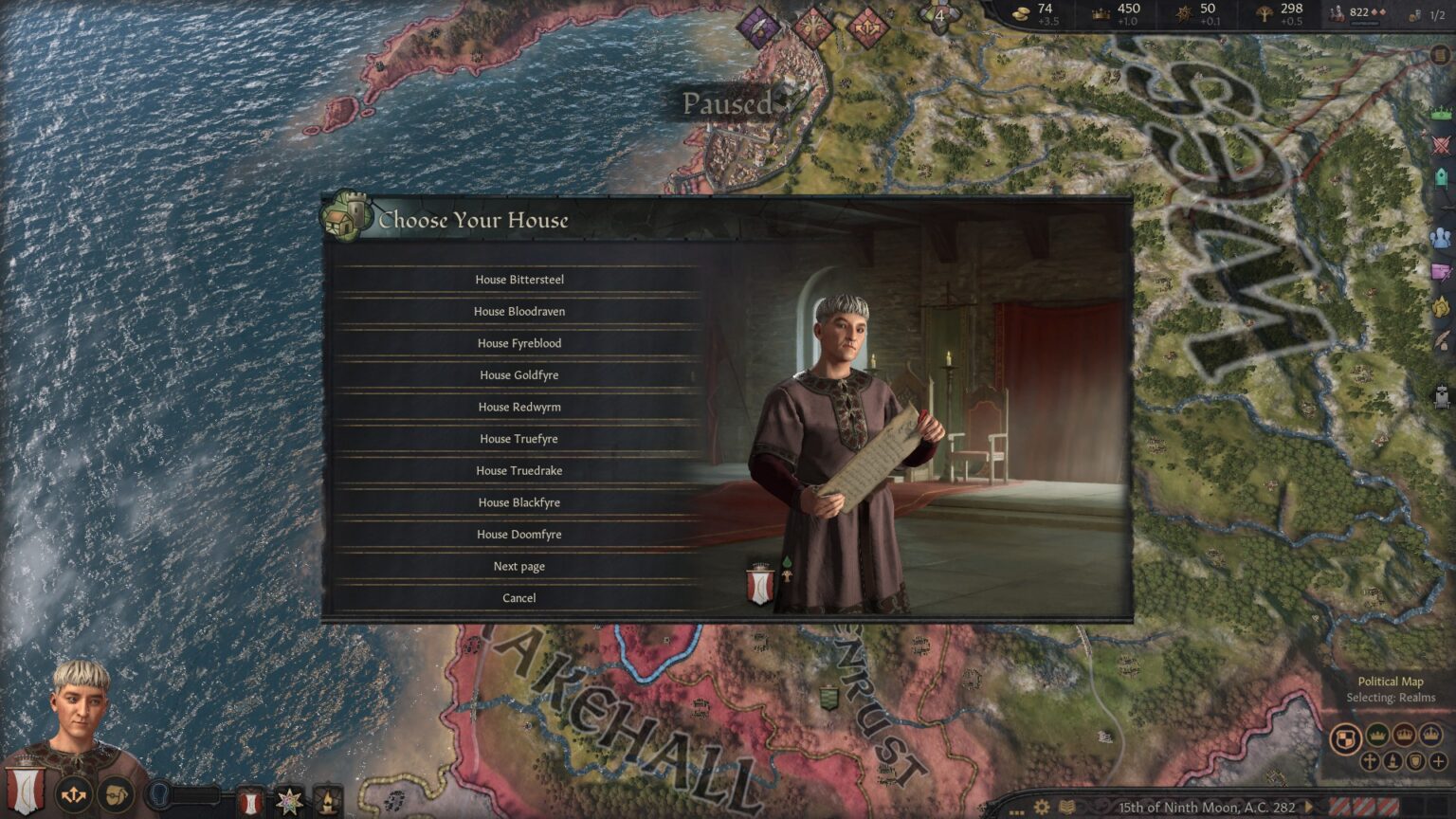The height and width of the screenshot is (819, 1456).
Task: Cancel the house selection
Action: tap(519, 598)
